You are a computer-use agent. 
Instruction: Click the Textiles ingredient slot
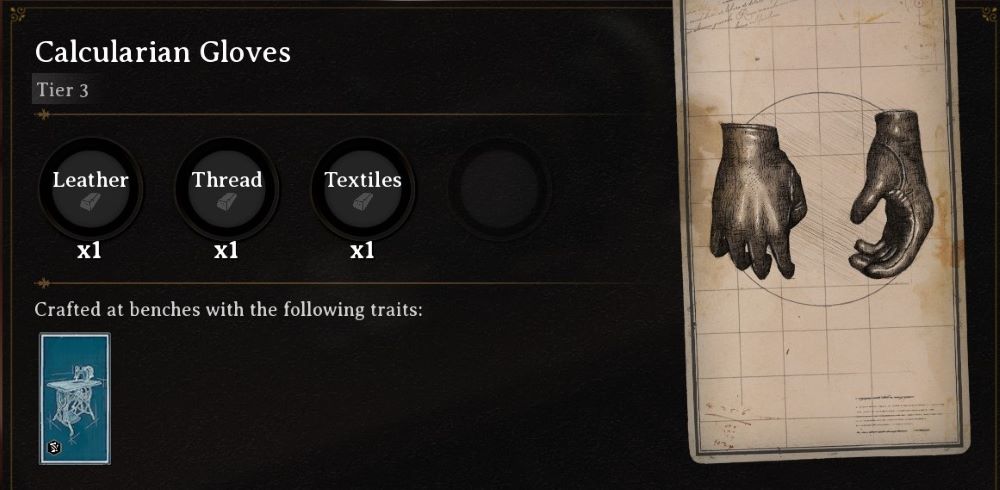click(x=362, y=188)
